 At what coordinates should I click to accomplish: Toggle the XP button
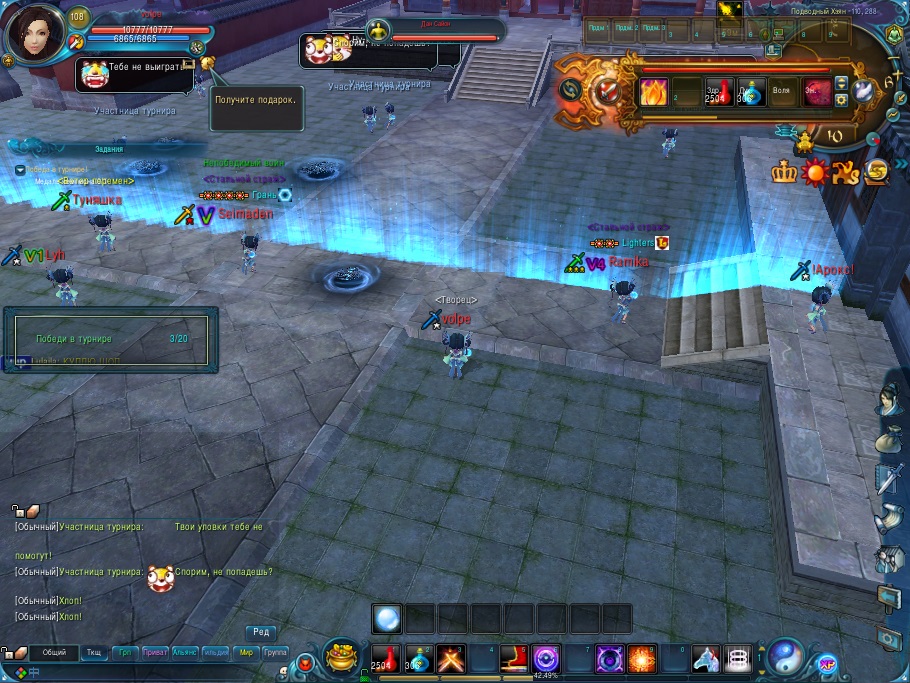827,662
